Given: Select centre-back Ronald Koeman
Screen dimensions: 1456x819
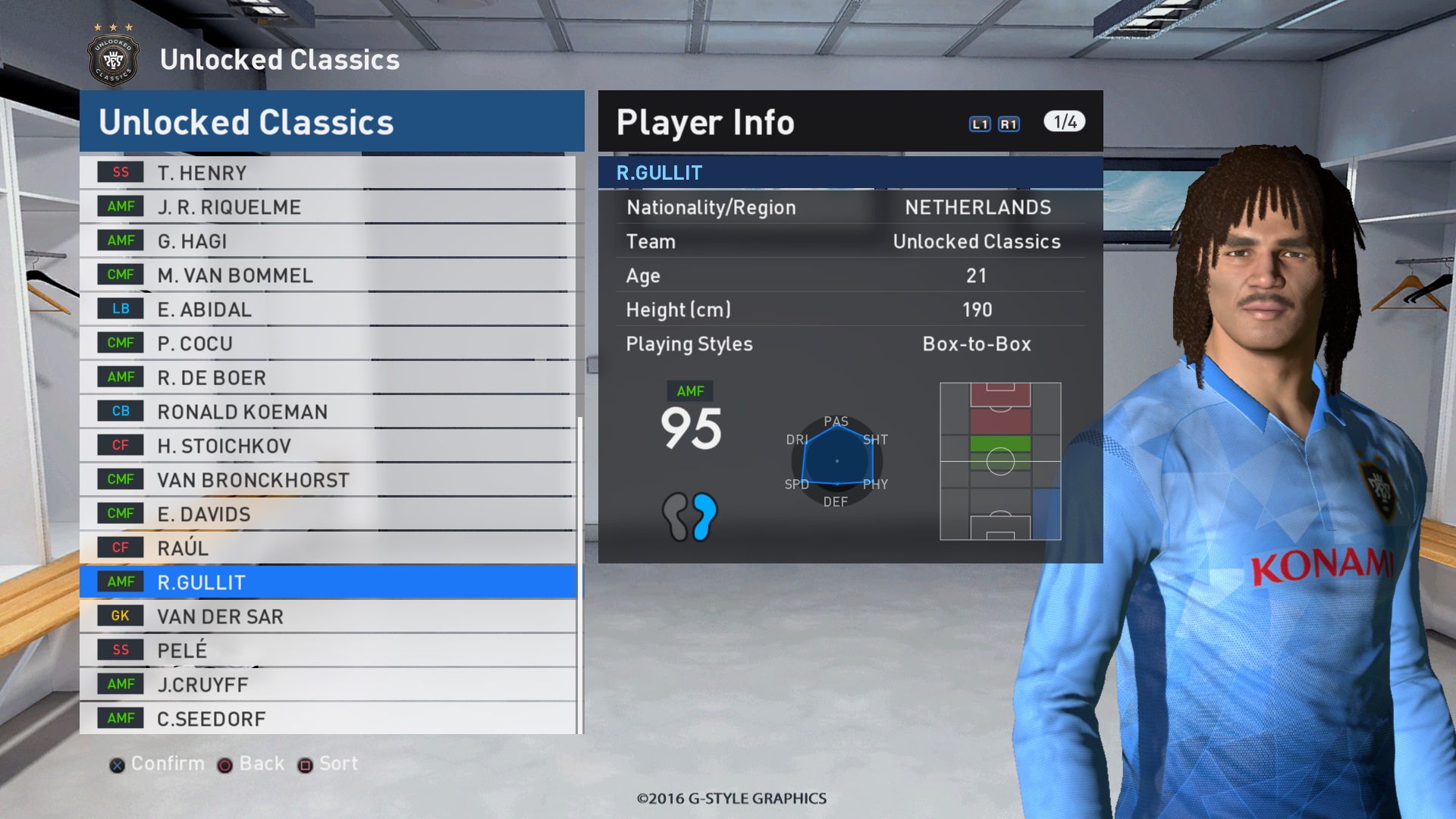Looking at the screenshot, I should coord(328,412).
